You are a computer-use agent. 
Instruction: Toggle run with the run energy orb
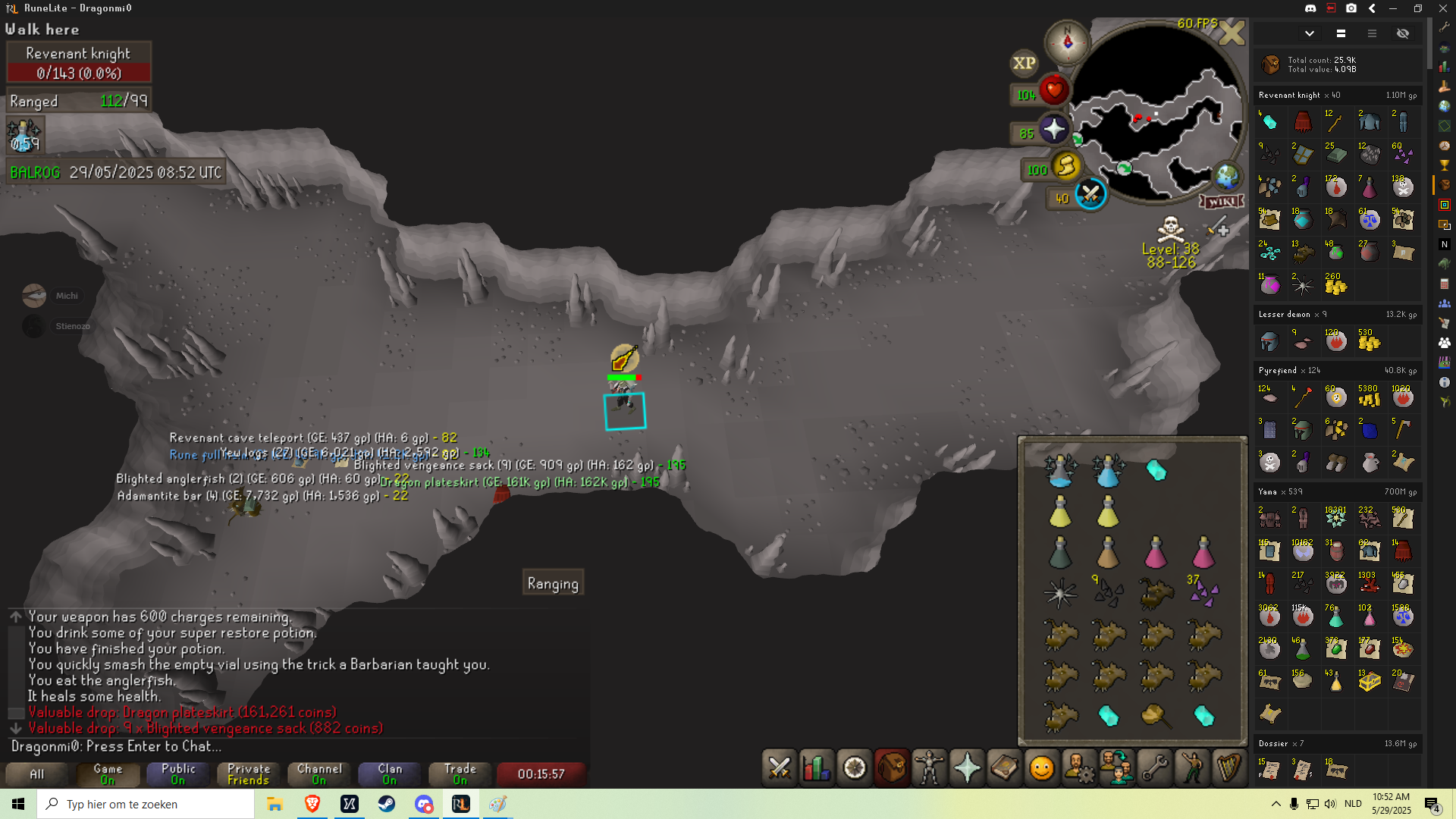pos(1066,166)
